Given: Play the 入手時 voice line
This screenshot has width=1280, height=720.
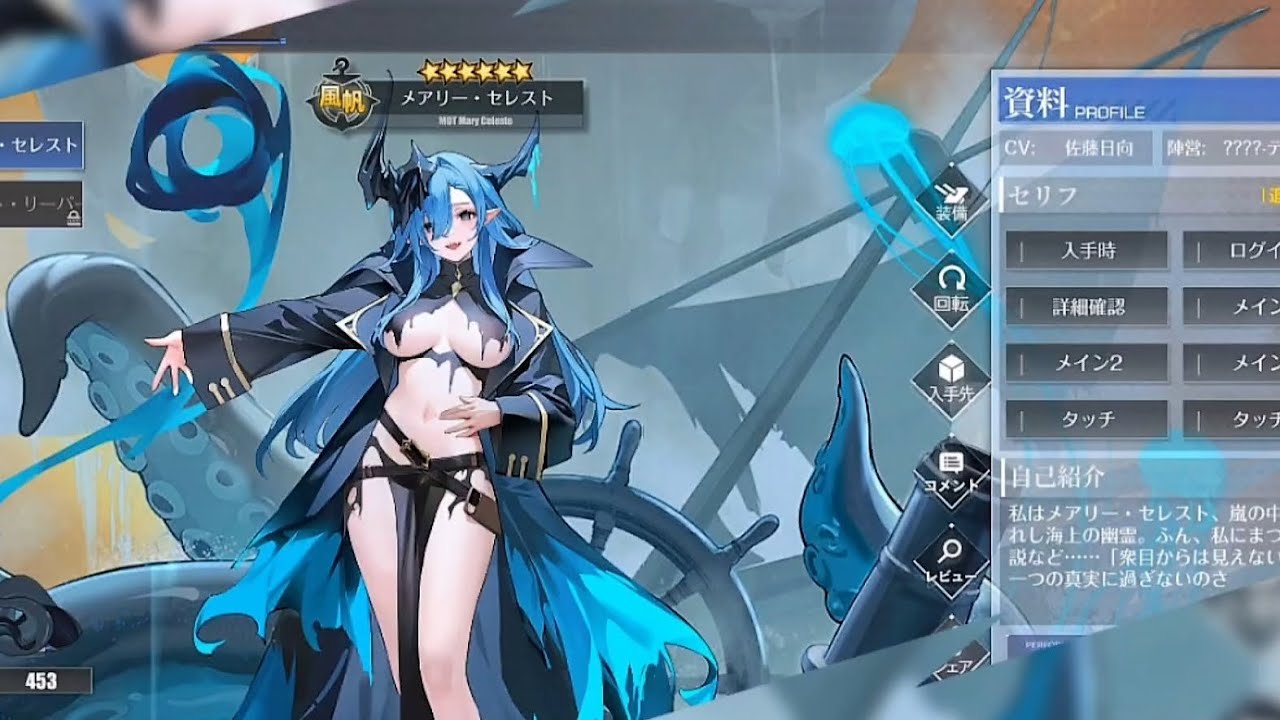Looking at the screenshot, I should click(1087, 251).
